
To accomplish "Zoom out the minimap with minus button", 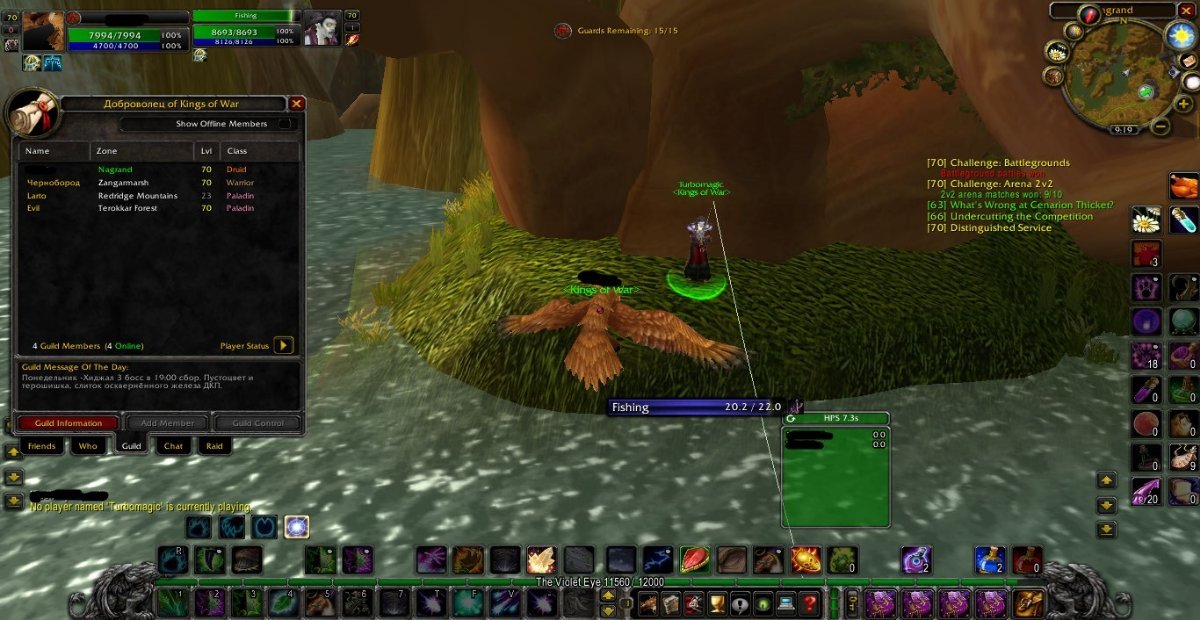I will (x=1160, y=126).
